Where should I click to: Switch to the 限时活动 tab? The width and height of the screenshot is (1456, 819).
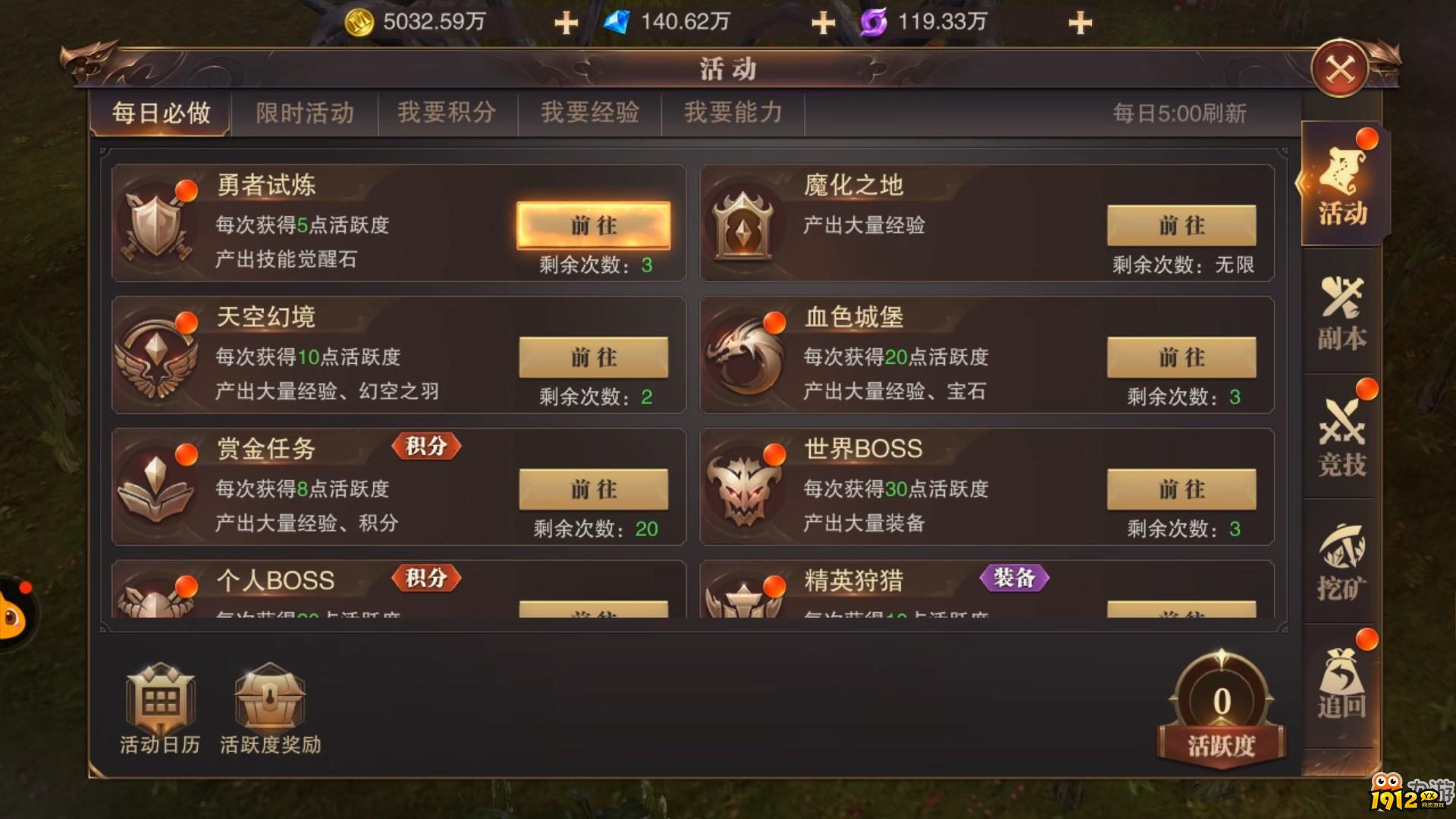click(x=304, y=112)
